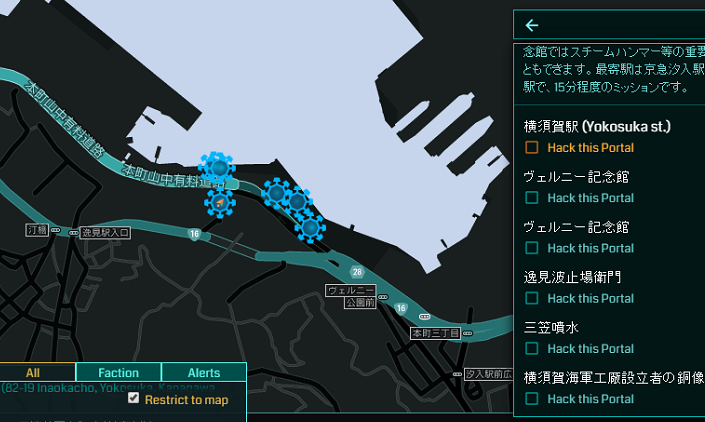Show the Alerts tab

(203, 373)
